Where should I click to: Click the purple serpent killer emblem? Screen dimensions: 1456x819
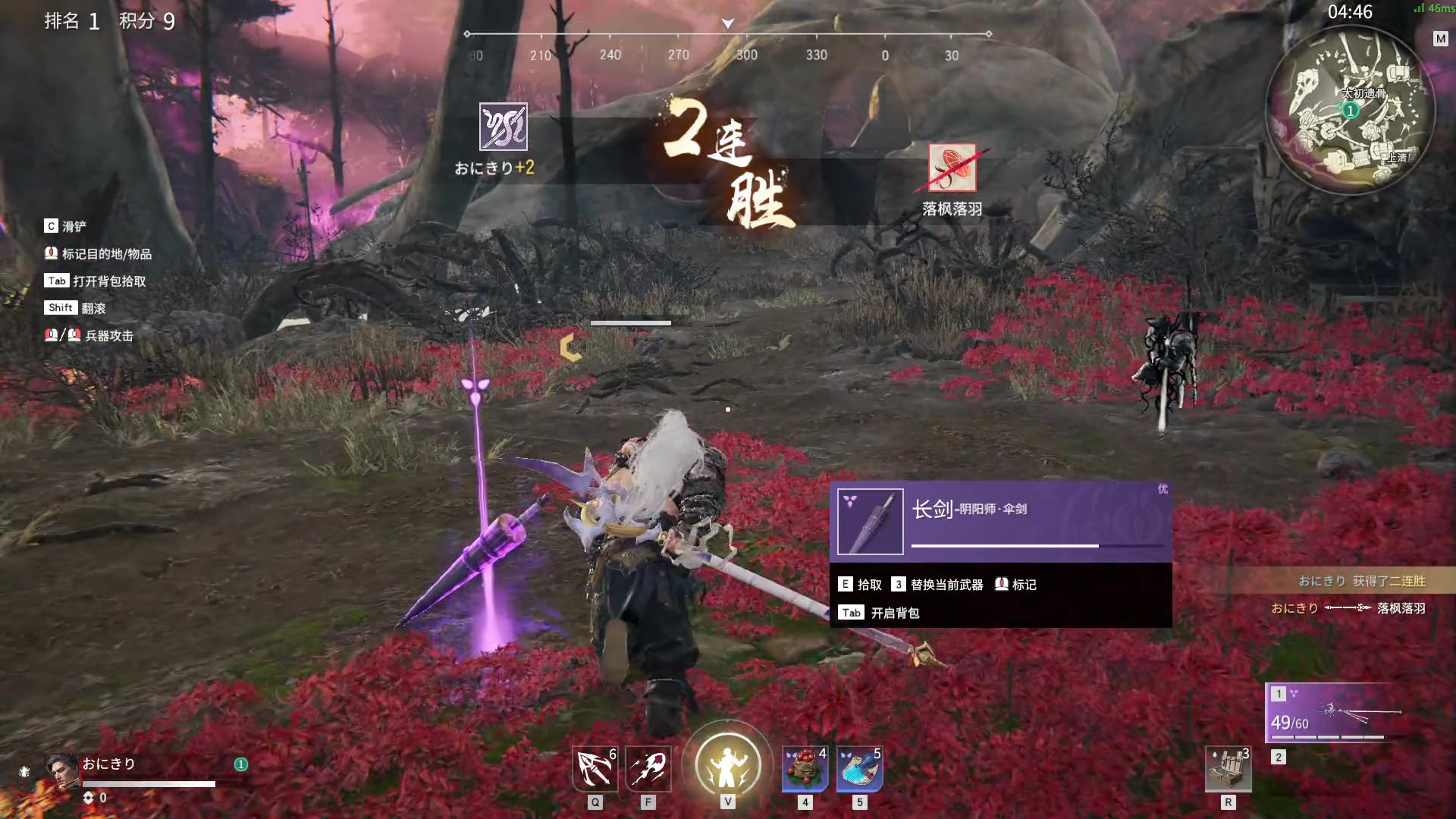[x=503, y=127]
